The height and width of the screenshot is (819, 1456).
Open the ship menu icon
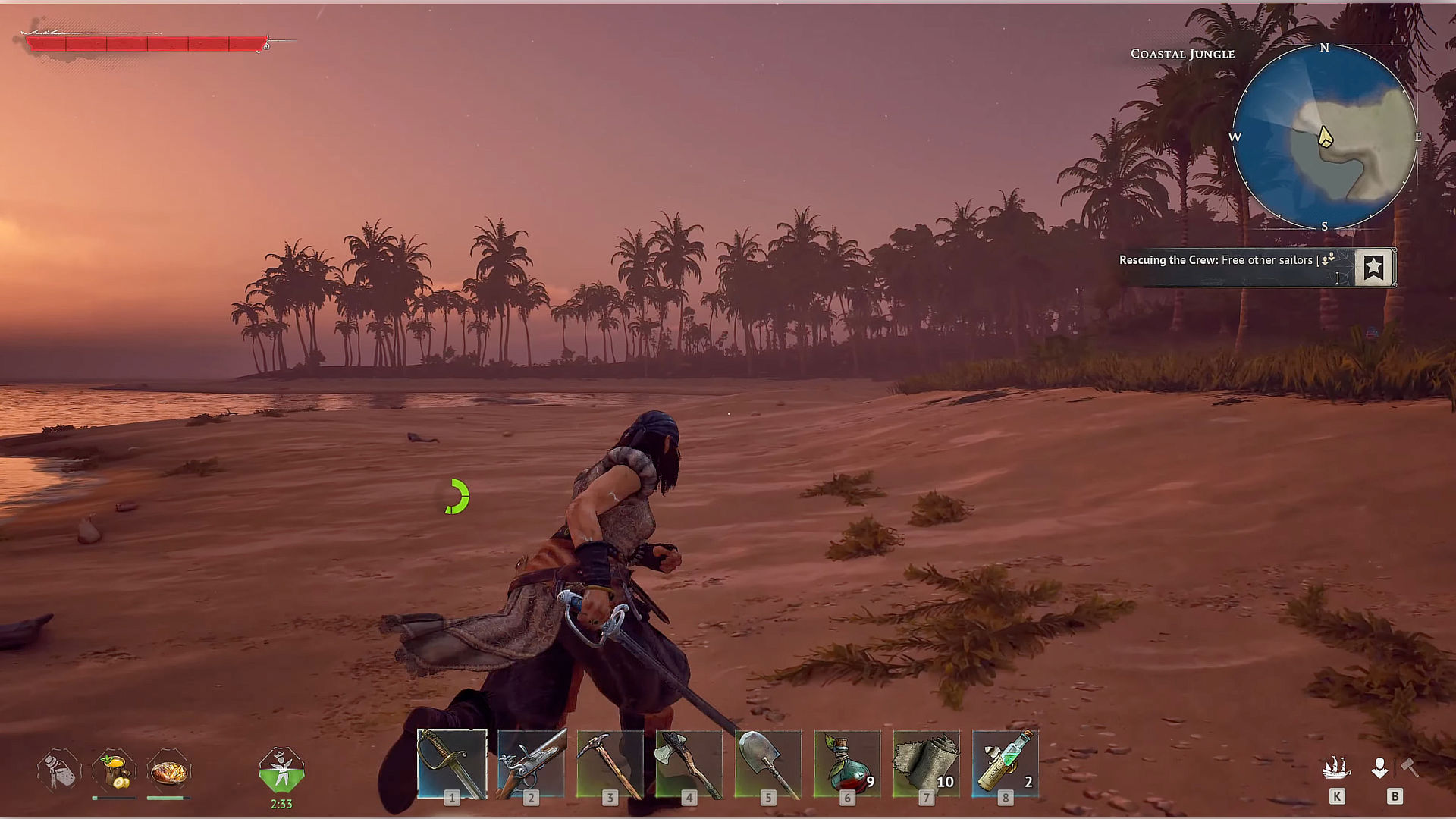click(1336, 768)
